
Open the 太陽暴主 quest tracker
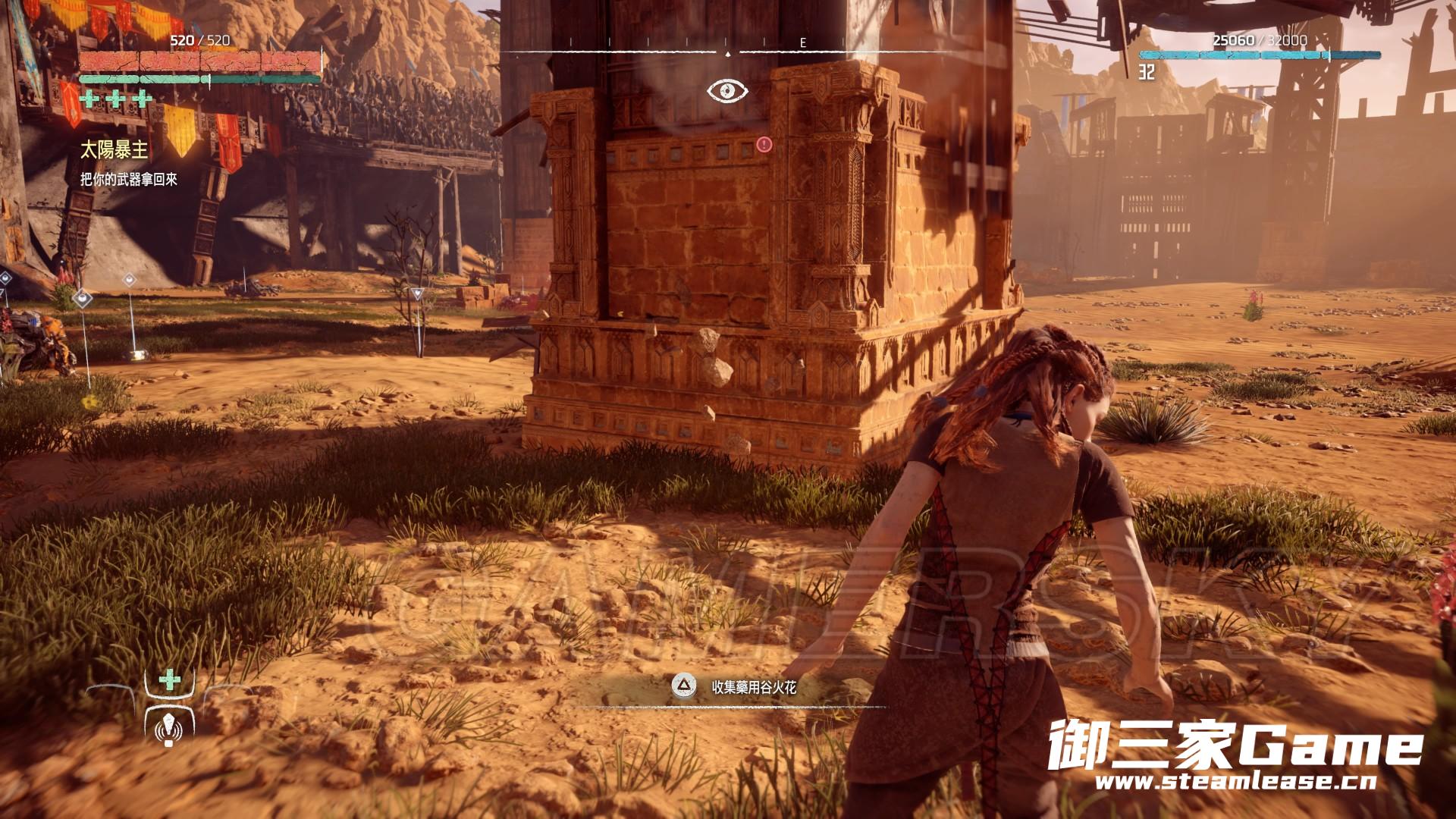click(114, 151)
